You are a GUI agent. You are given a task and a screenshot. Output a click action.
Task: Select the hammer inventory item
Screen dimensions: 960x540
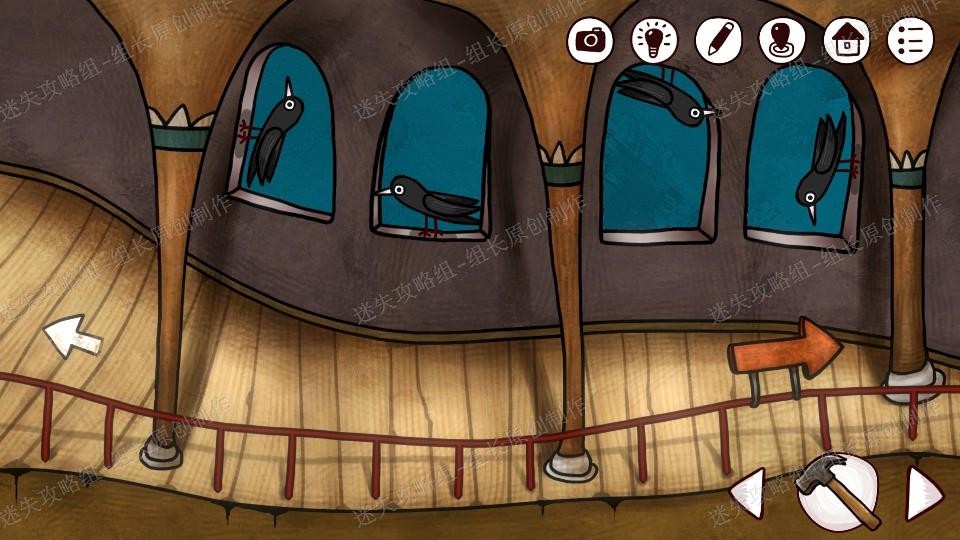pos(837,491)
